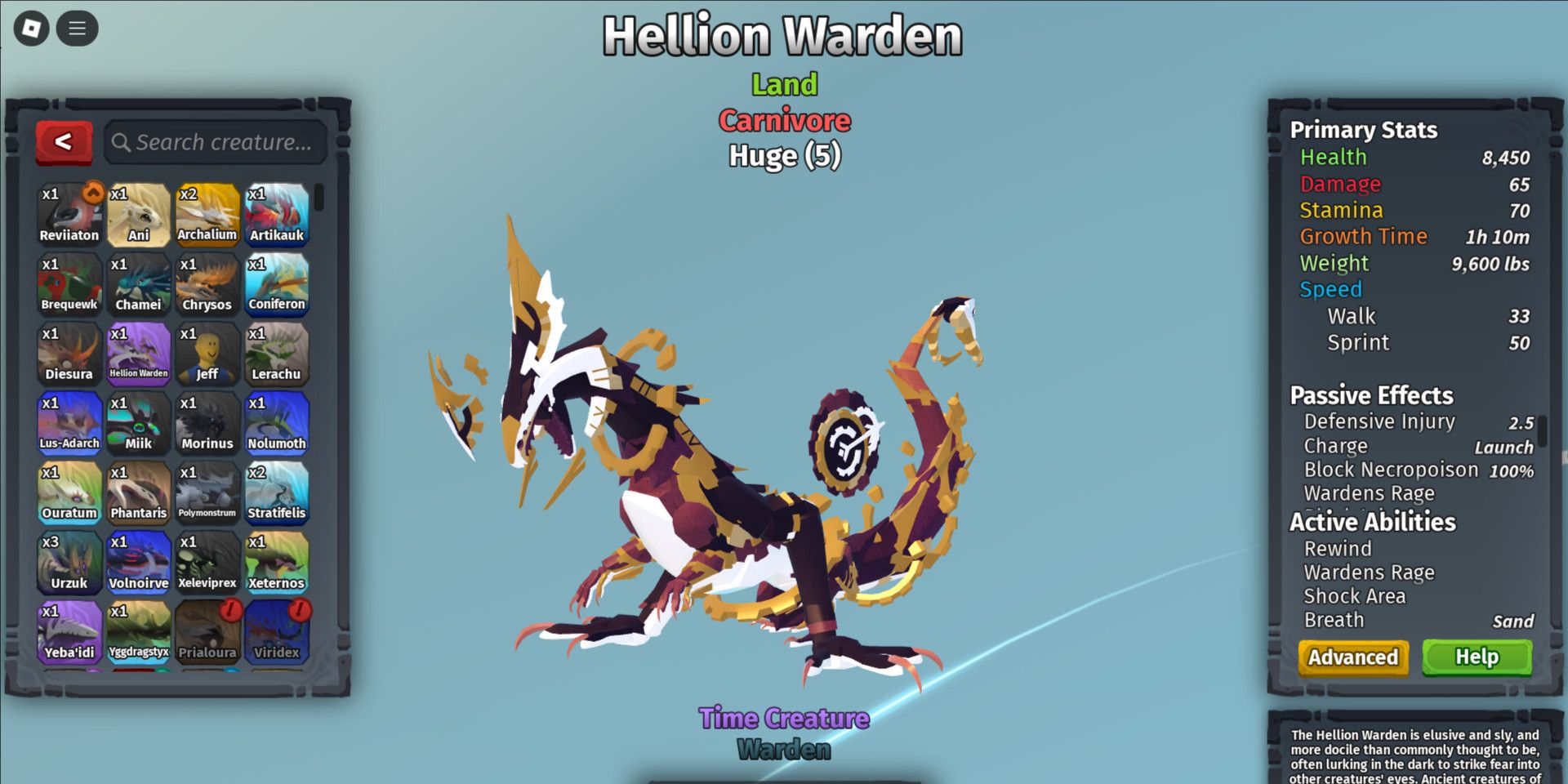Choose the Chrysos creature
The image size is (1568, 784).
pyautogui.click(x=207, y=283)
